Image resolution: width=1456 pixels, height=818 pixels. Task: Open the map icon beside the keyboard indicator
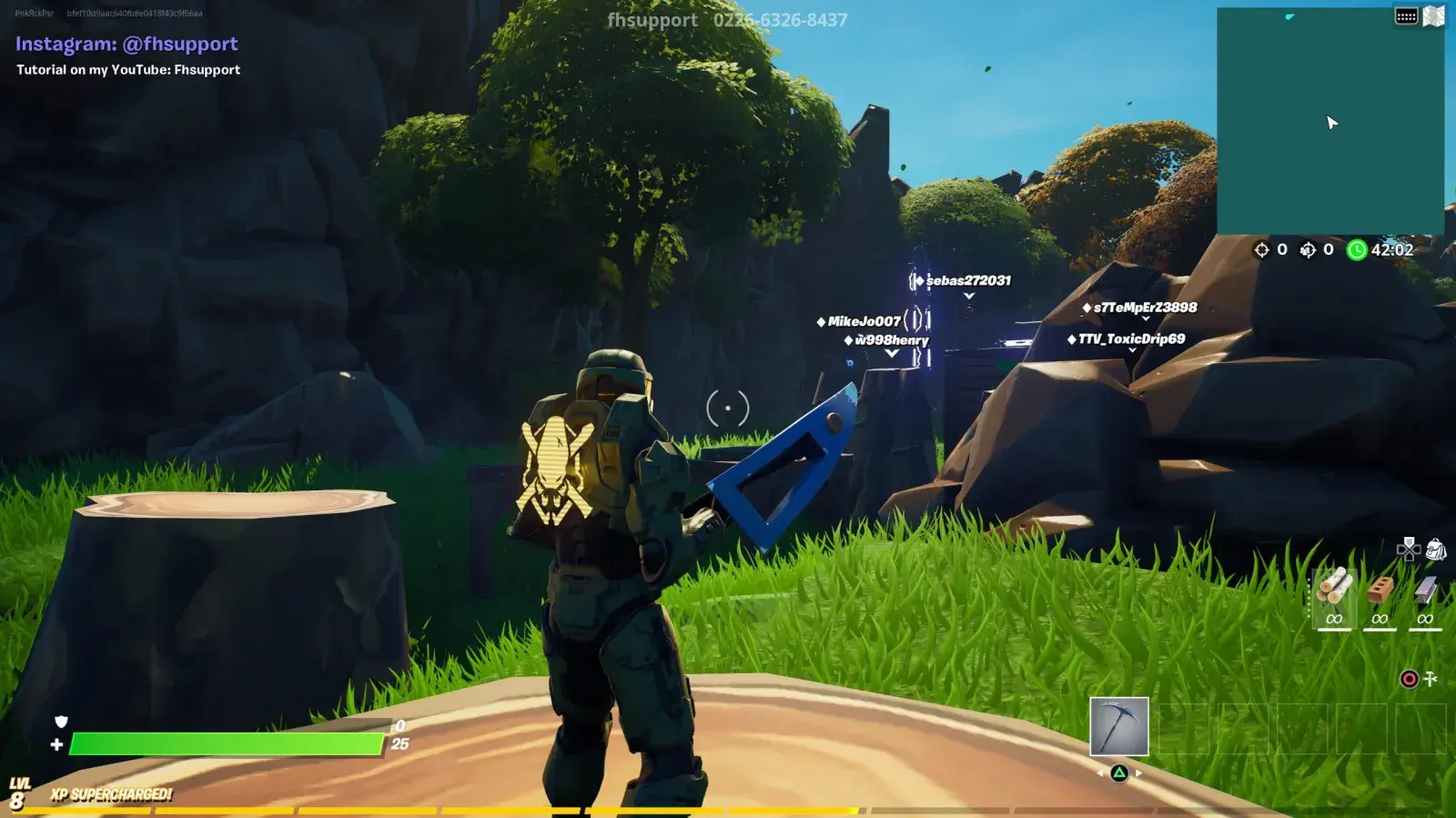1433,14
